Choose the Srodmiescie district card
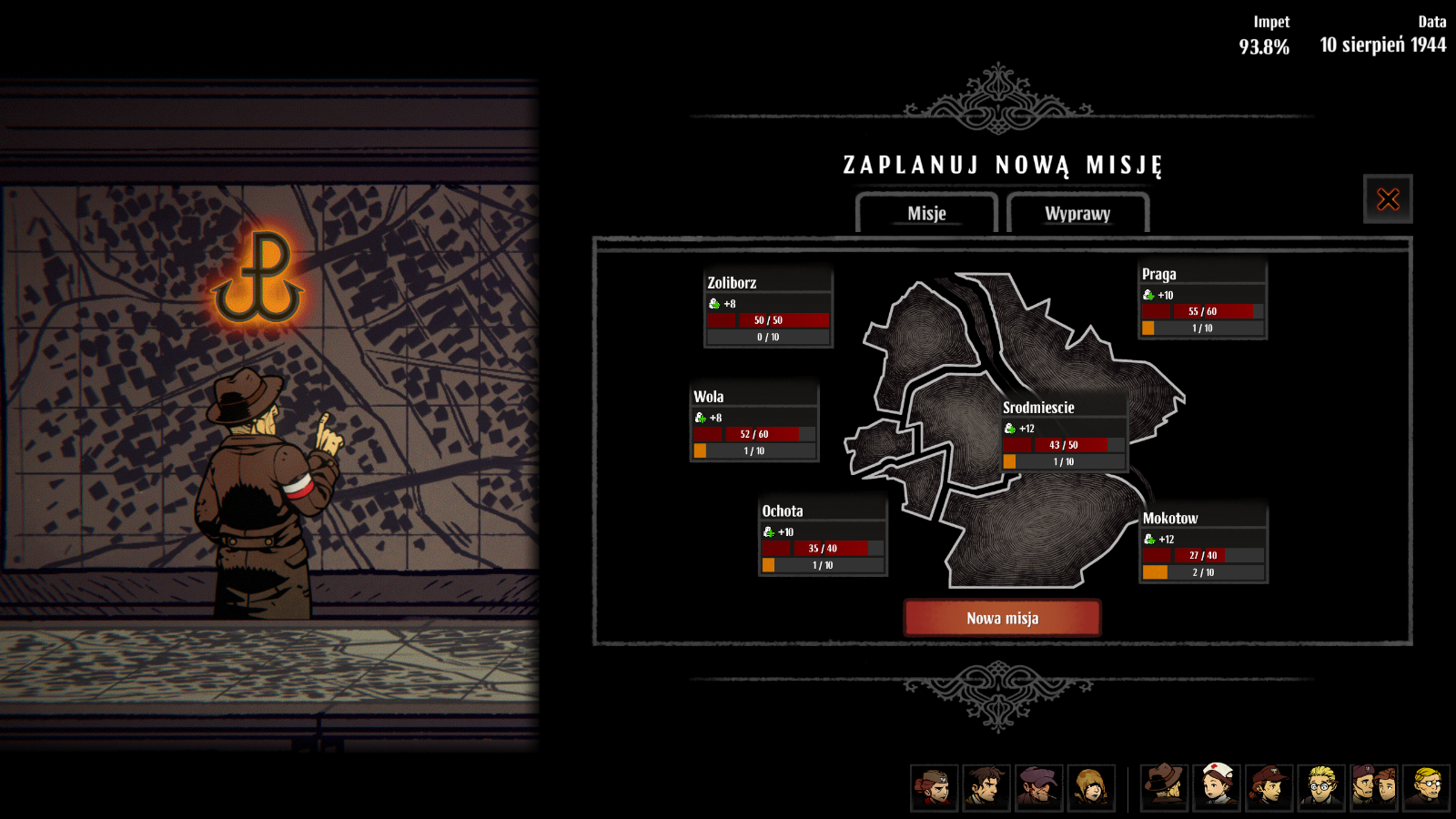This screenshot has width=1456, height=819. pos(1064,433)
